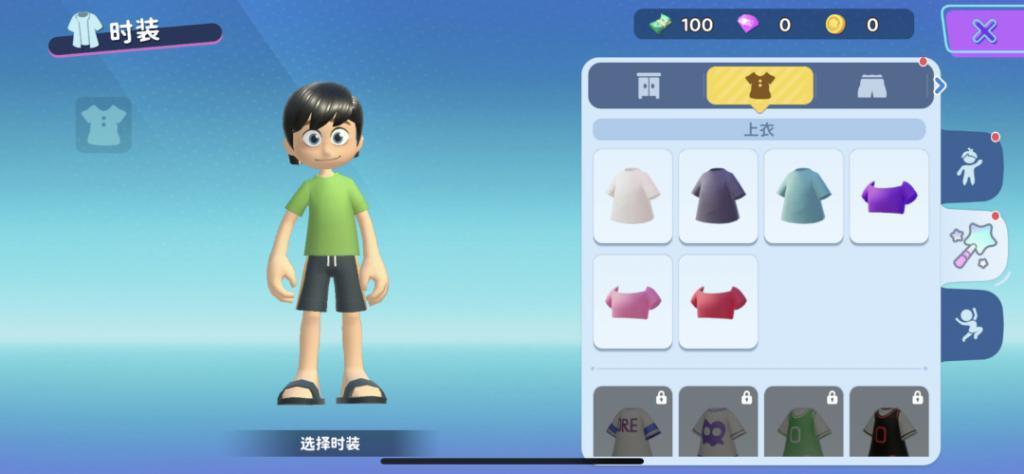Switch to the wardrobe tab

(648, 86)
